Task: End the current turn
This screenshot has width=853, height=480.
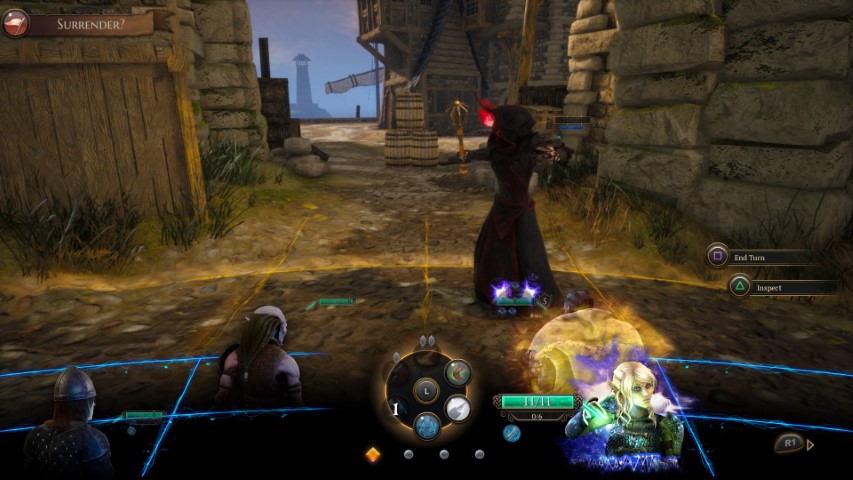Action: pos(760,257)
